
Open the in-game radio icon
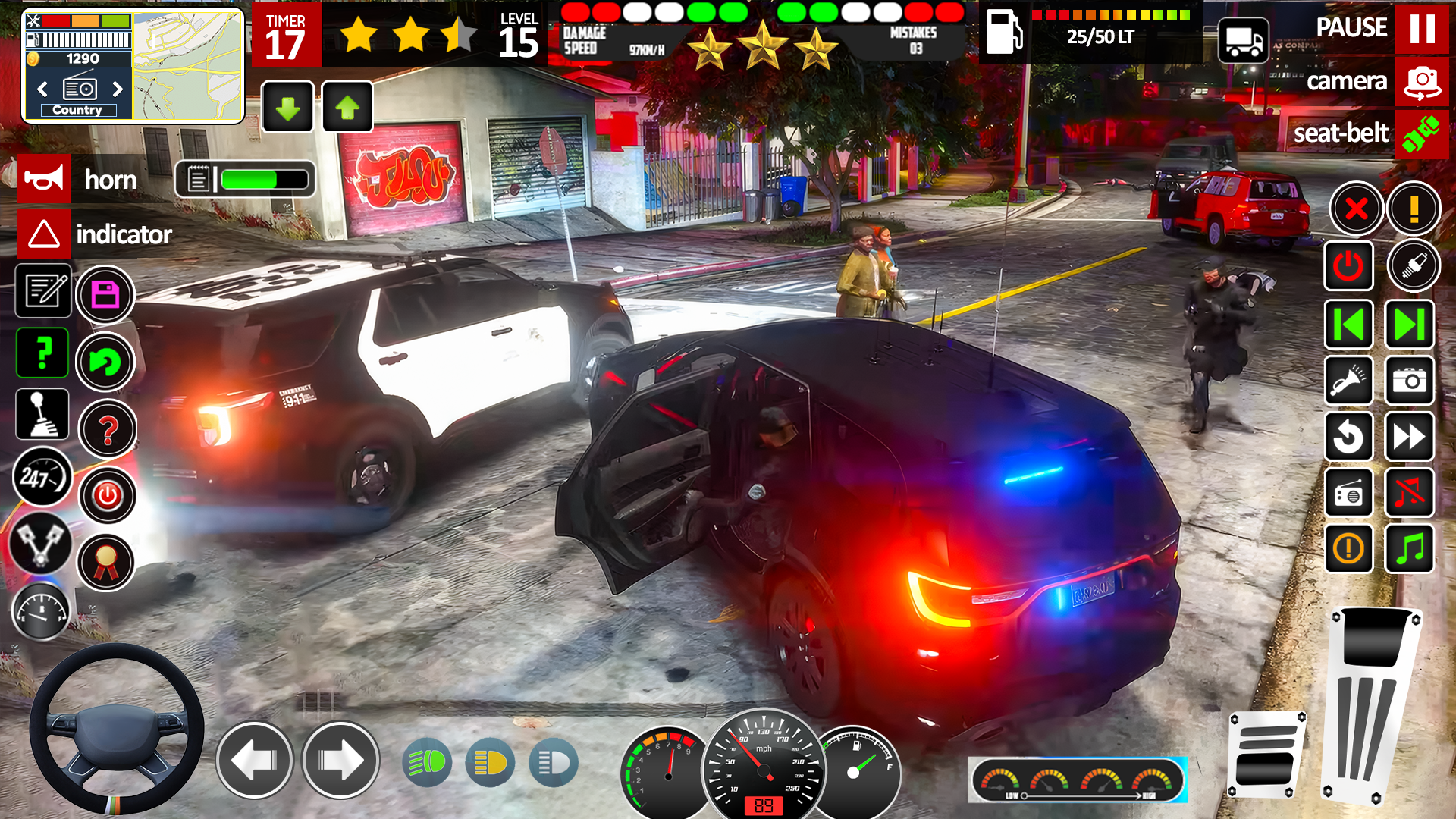tap(1349, 494)
